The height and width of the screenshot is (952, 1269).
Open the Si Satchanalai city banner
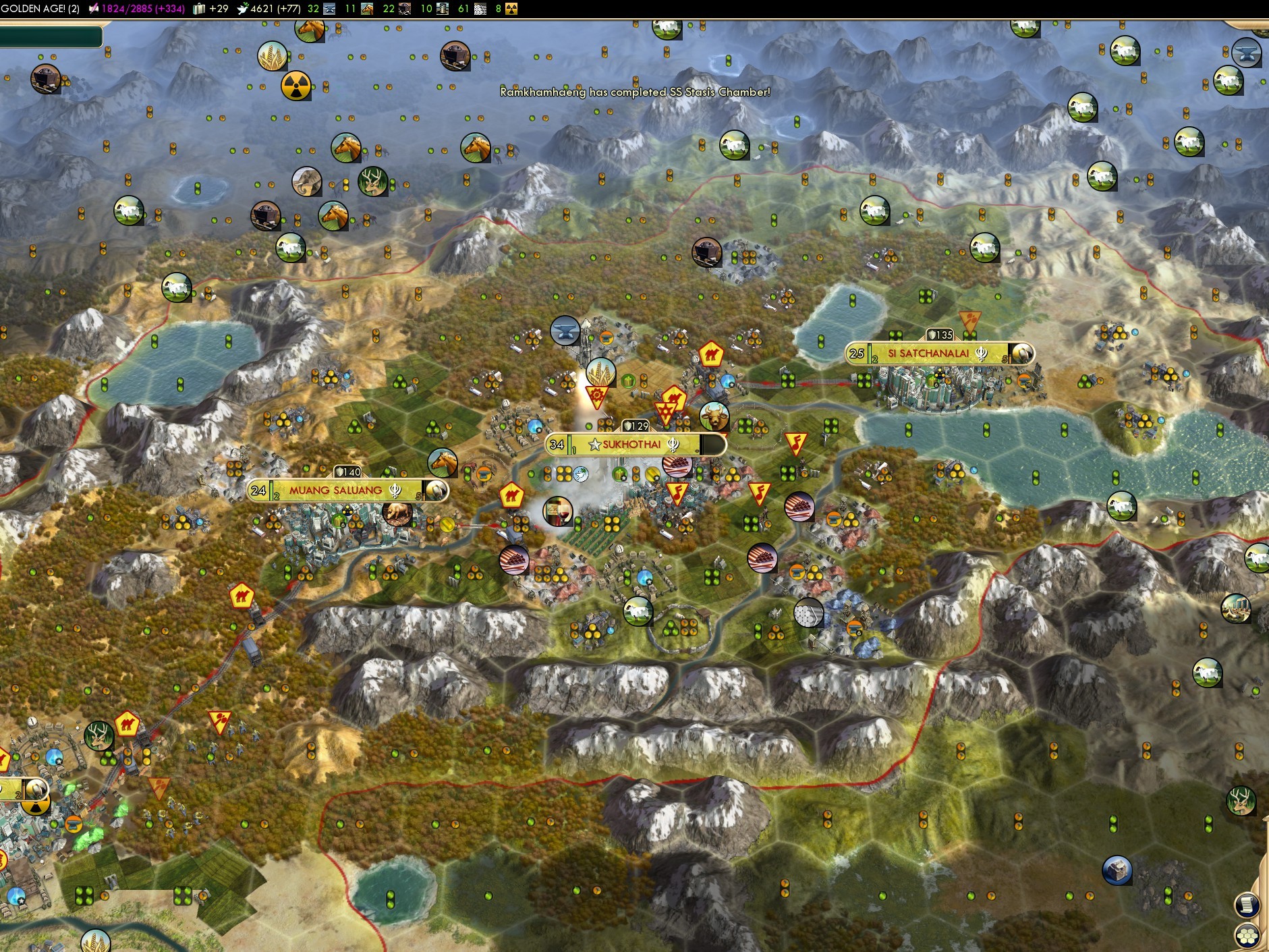(928, 354)
